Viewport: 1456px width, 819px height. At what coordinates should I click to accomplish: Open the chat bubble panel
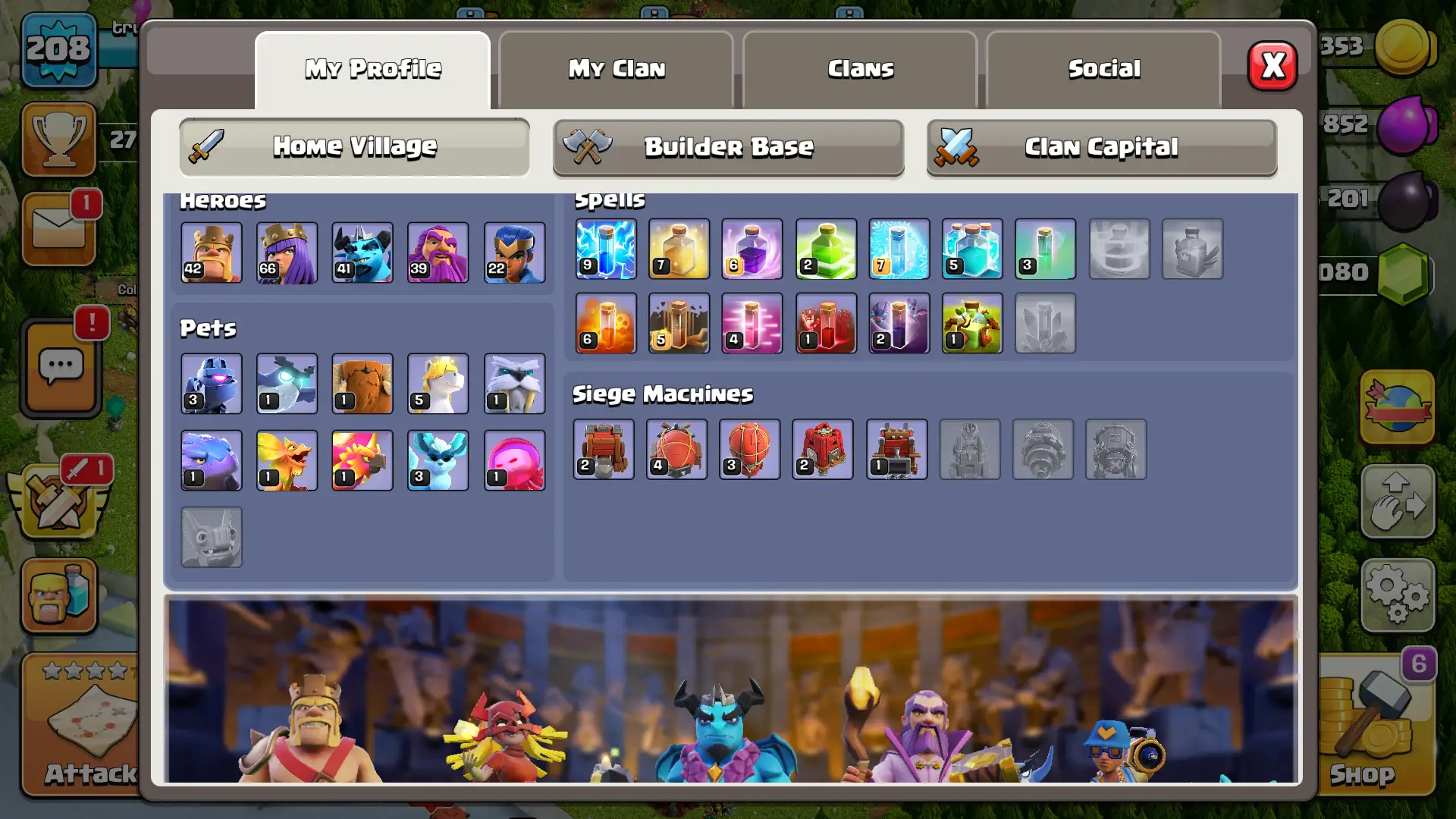pos(61,368)
